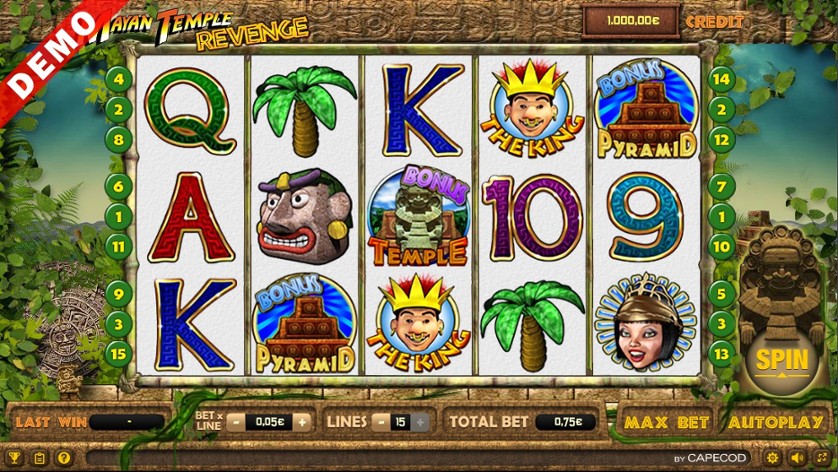
Task: Increase the number of lines
Action: pos(421,422)
